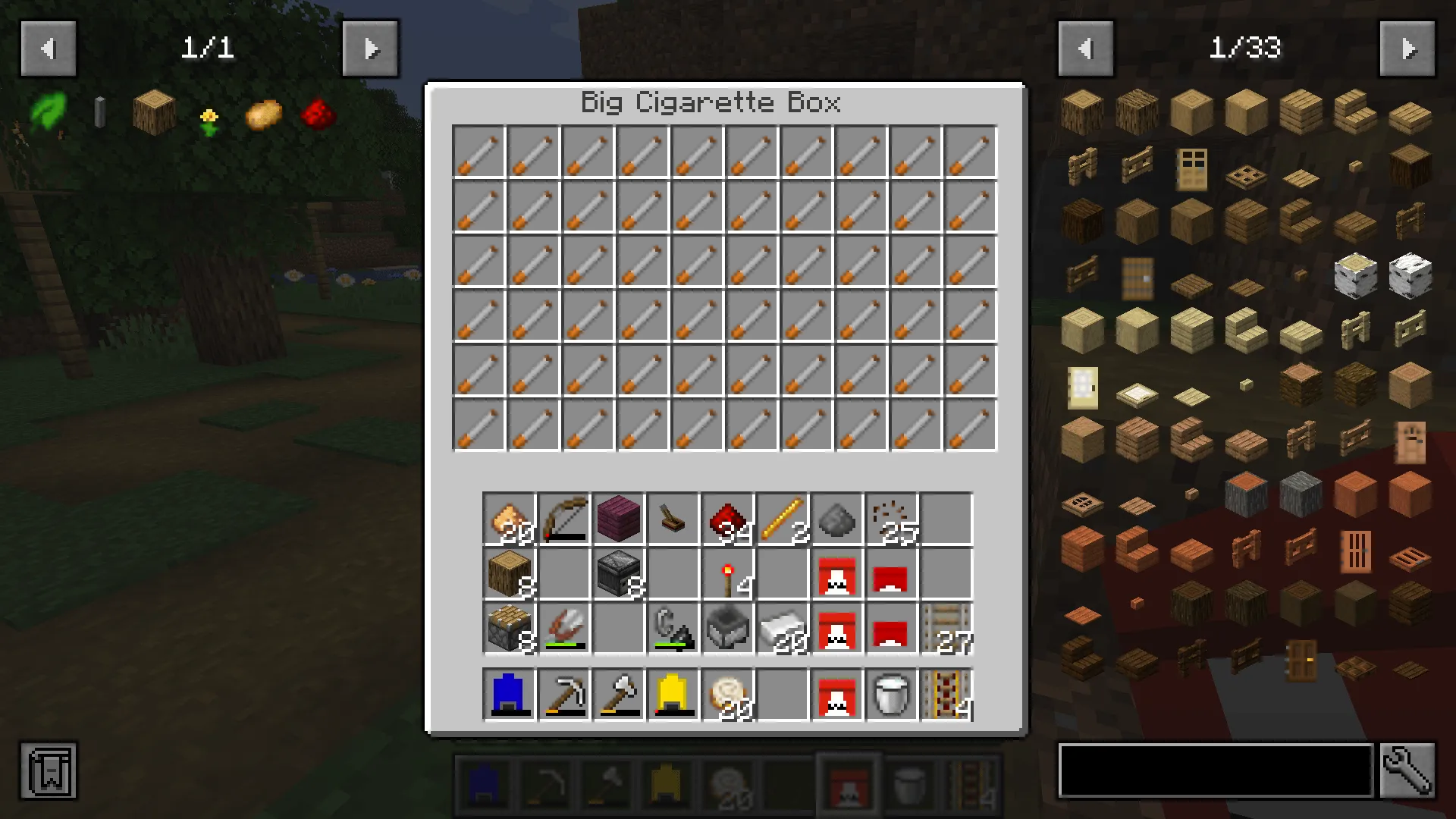1456x819 pixels.
Task: Click the right arrow beside the 1/1 label
Action: (370, 49)
